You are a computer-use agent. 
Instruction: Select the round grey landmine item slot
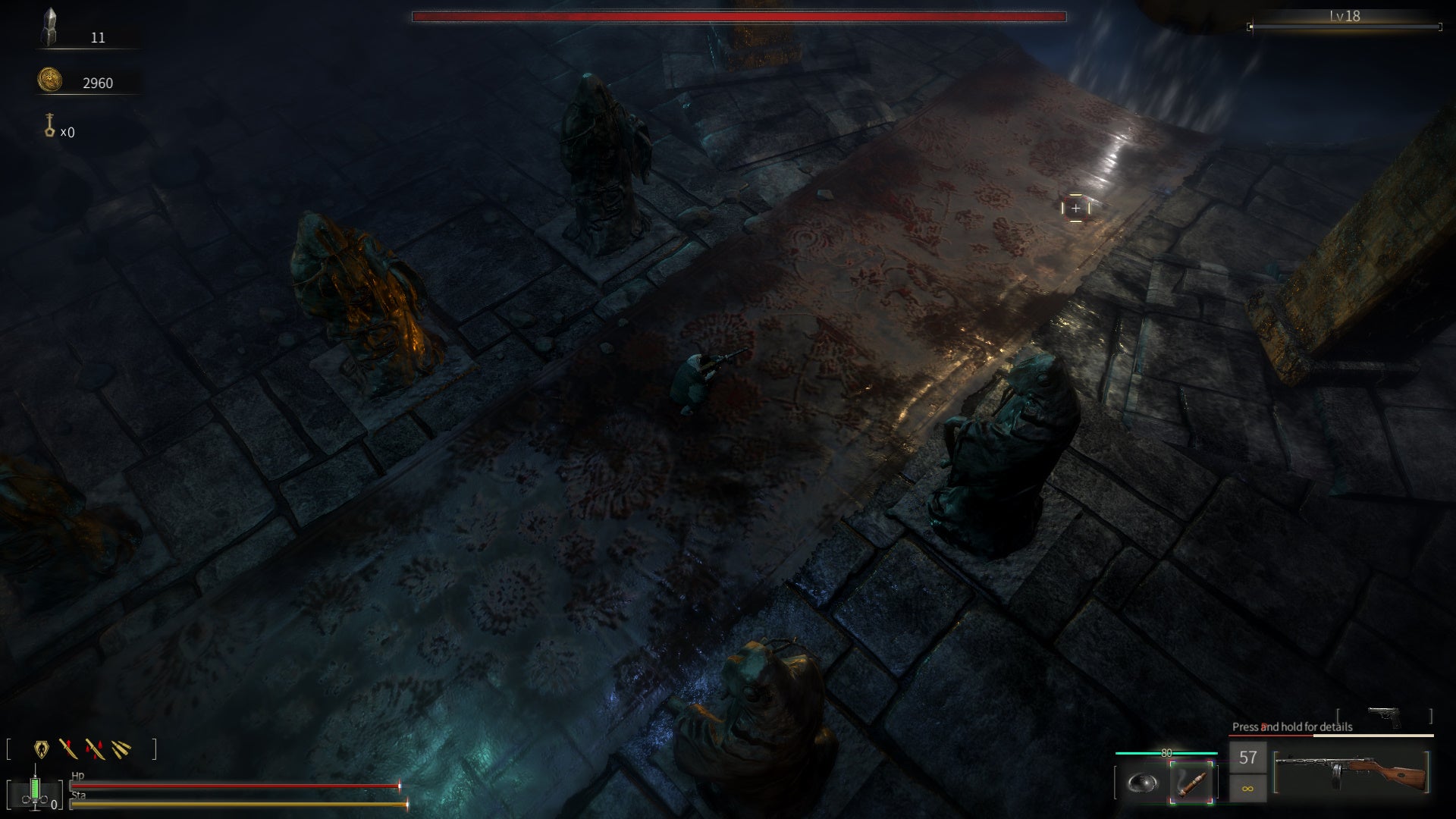(1142, 783)
